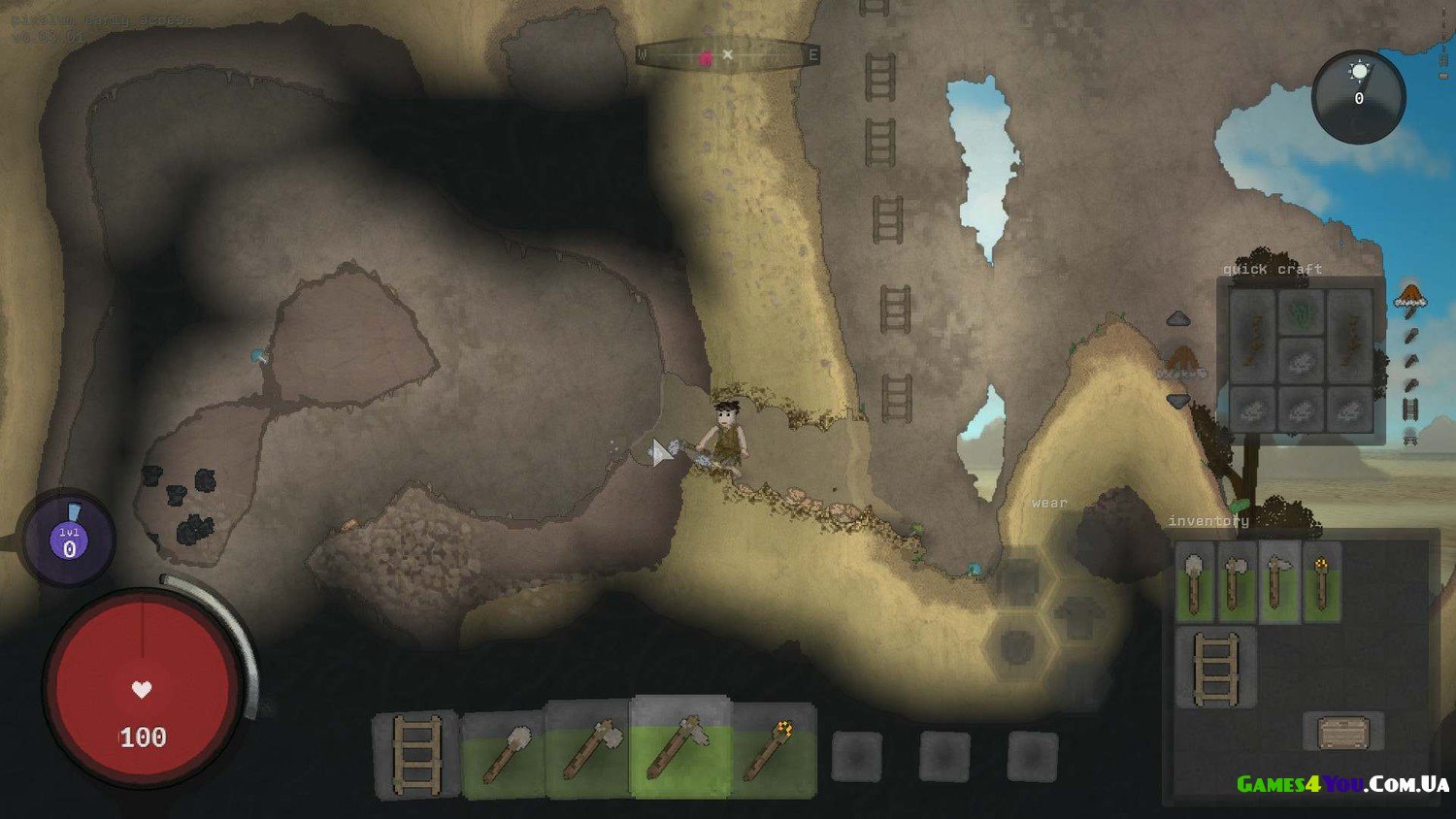
Task: Click the green plant slot in quick craft
Action: (x=1301, y=313)
